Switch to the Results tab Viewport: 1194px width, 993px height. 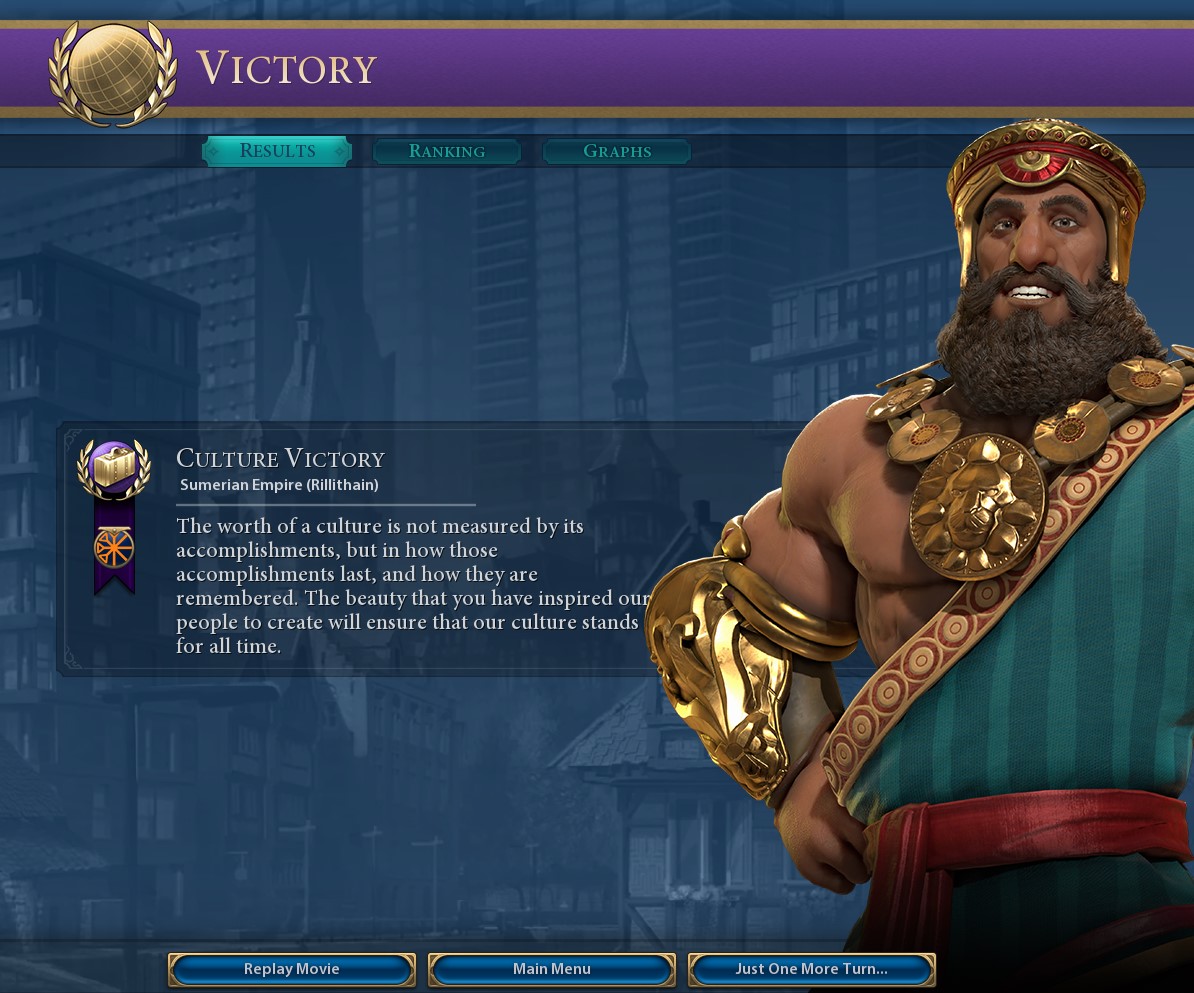point(277,151)
